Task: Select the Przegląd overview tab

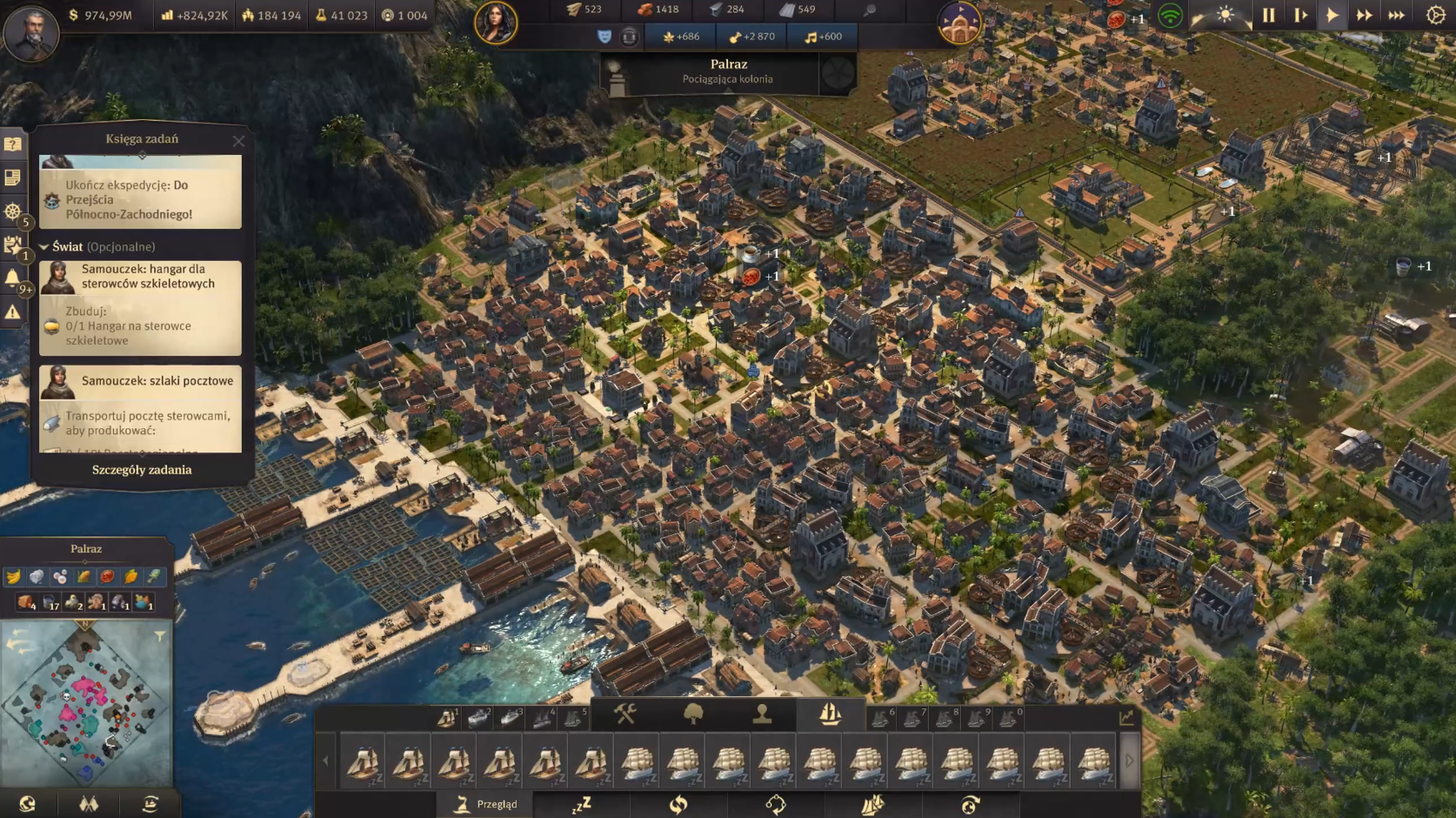Action: 487,804
